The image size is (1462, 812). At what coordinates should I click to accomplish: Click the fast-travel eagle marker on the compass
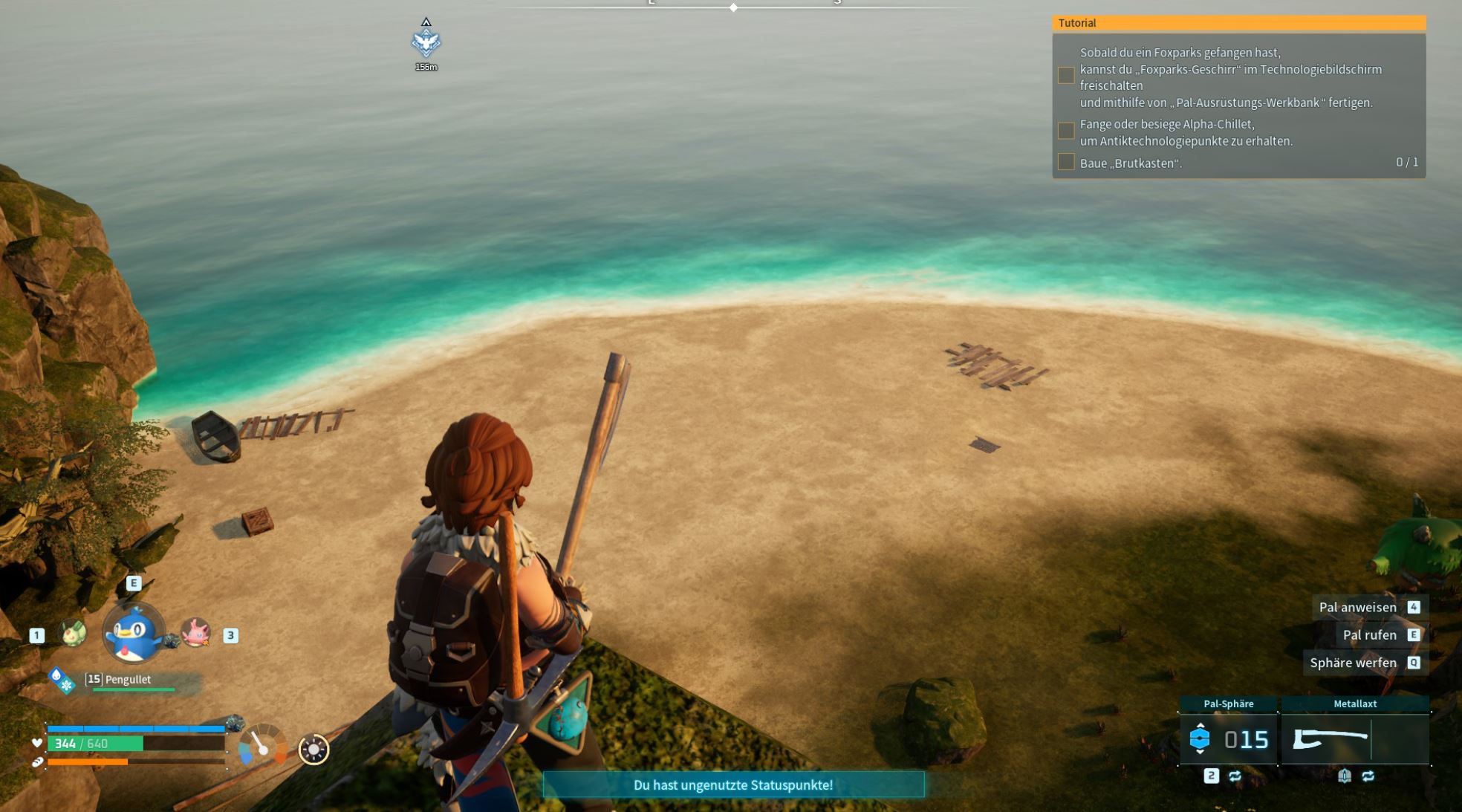(x=426, y=42)
